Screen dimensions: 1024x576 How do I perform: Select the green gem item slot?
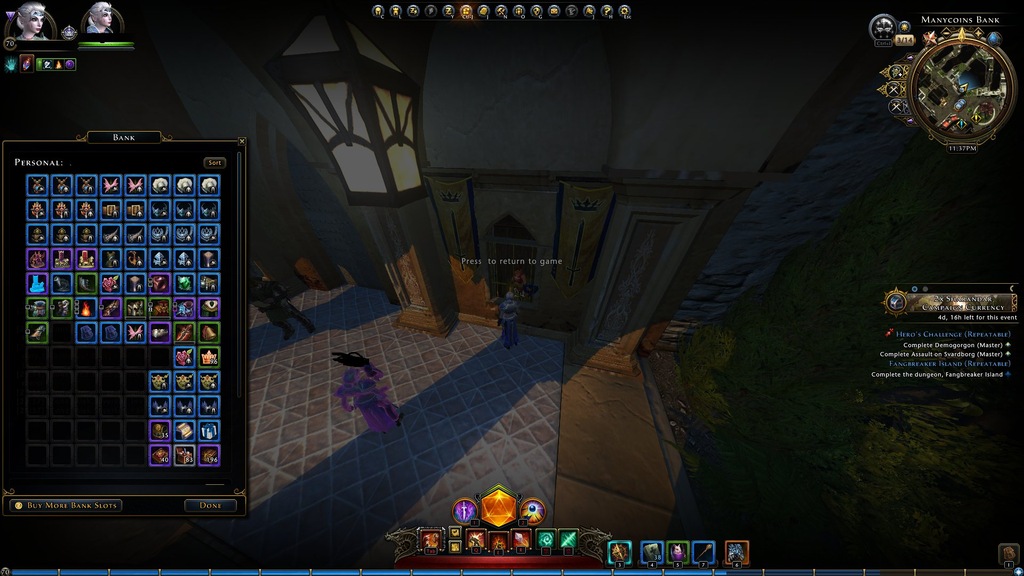click(184, 283)
